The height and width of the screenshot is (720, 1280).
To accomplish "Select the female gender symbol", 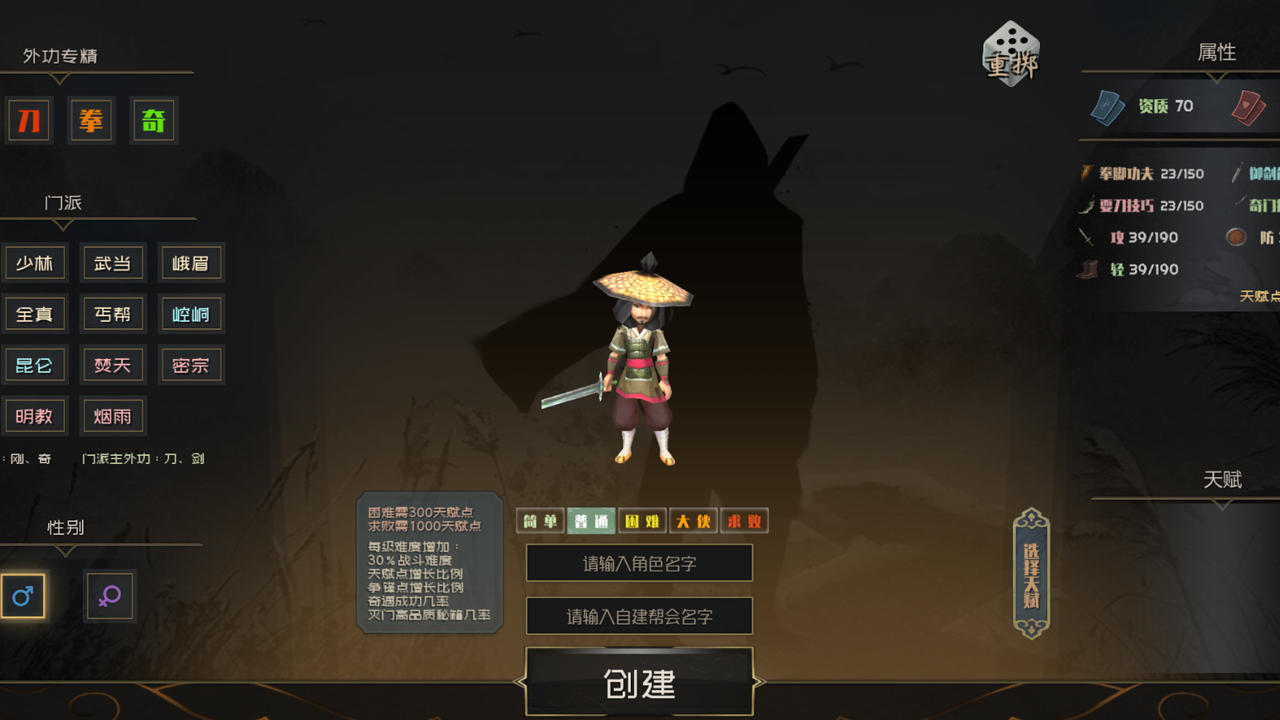I will (x=109, y=596).
